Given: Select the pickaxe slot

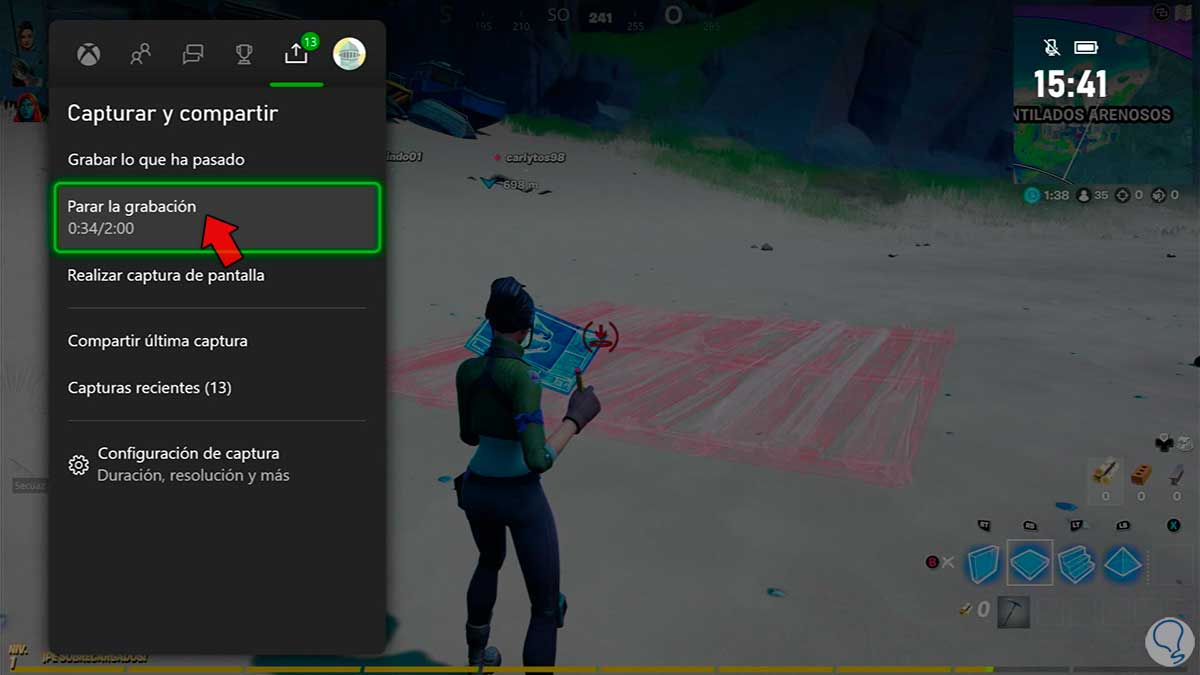Looking at the screenshot, I should tap(1015, 608).
